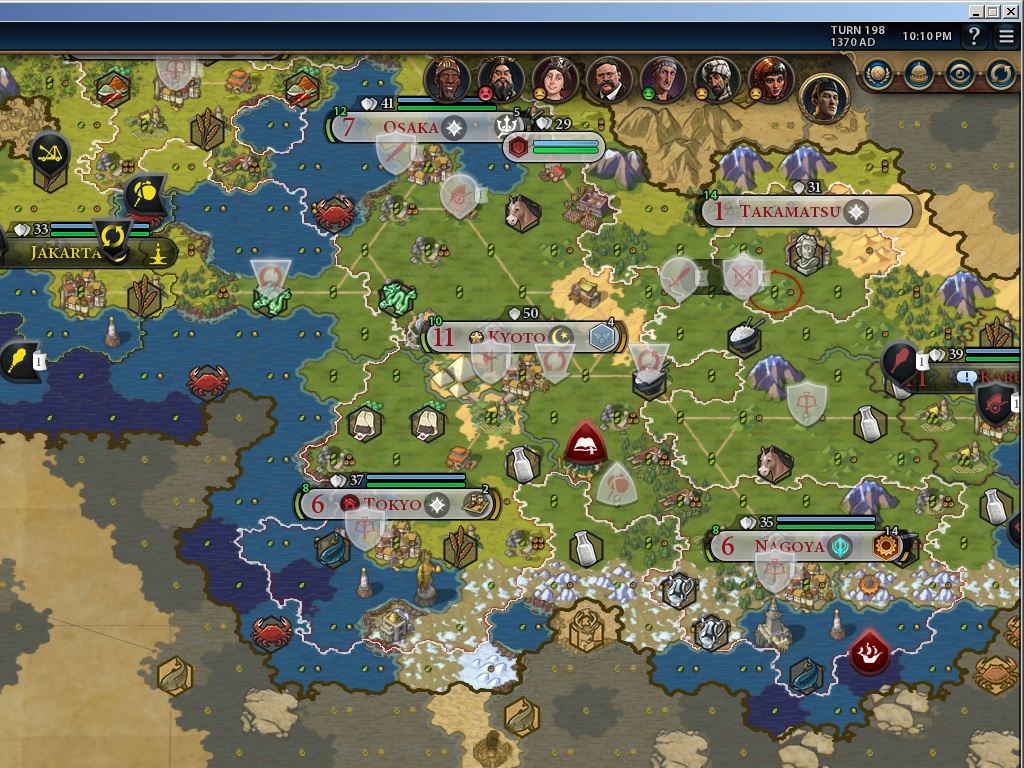Select Cleopatra's leader portrait
This screenshot has width=1024, height=768.
point(770,79)
